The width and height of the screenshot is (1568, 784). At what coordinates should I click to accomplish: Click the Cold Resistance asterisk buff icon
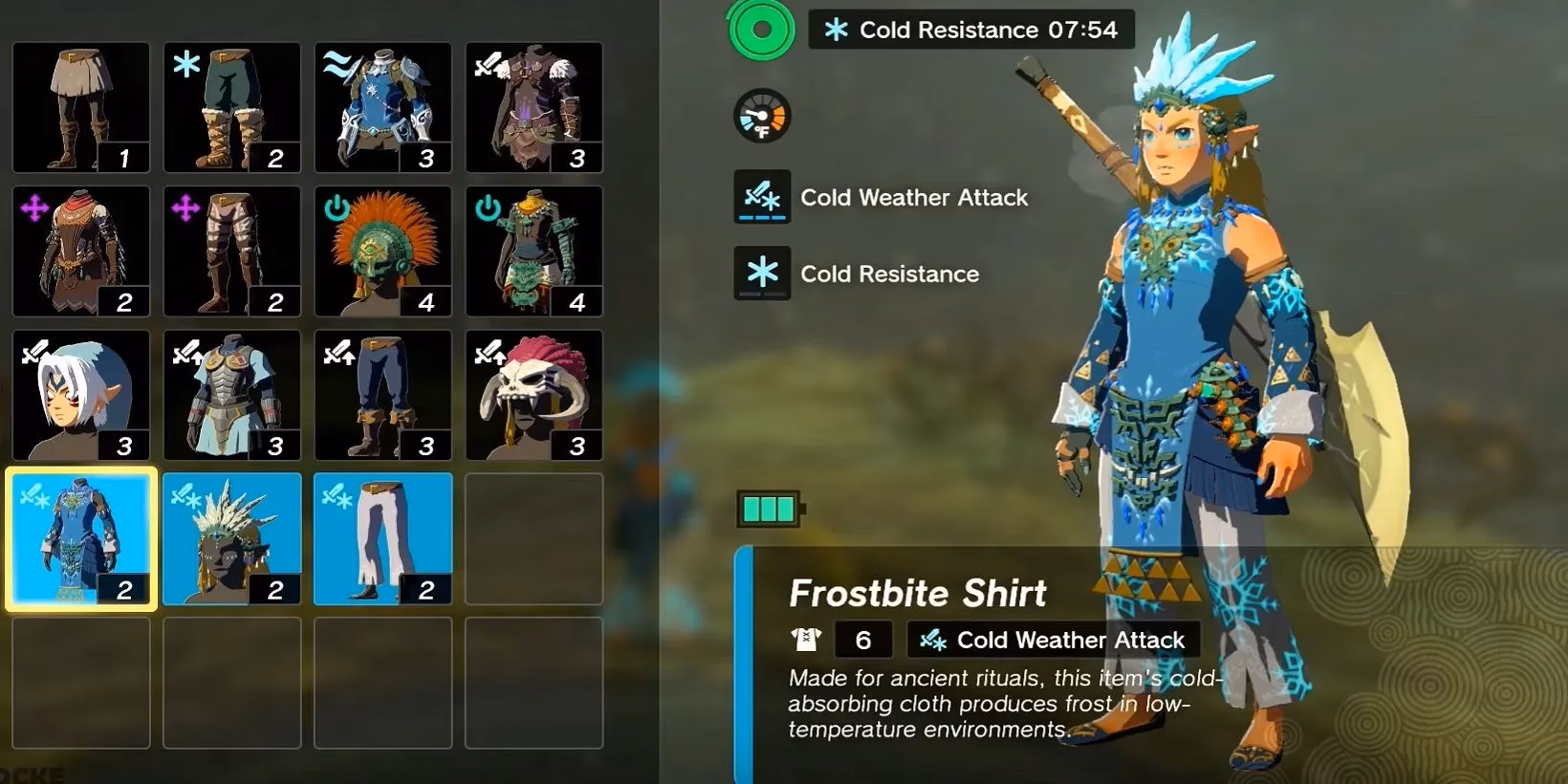(x=760, y=273)
